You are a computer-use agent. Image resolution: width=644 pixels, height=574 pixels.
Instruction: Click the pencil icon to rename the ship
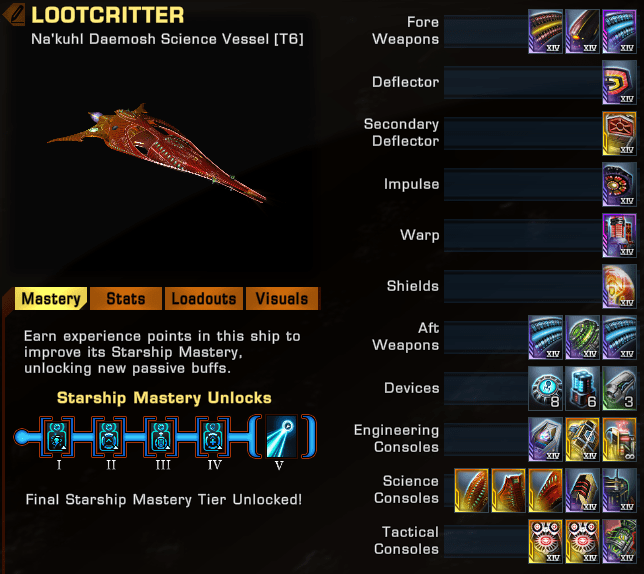pyautogui.click(x=16, y=15)
